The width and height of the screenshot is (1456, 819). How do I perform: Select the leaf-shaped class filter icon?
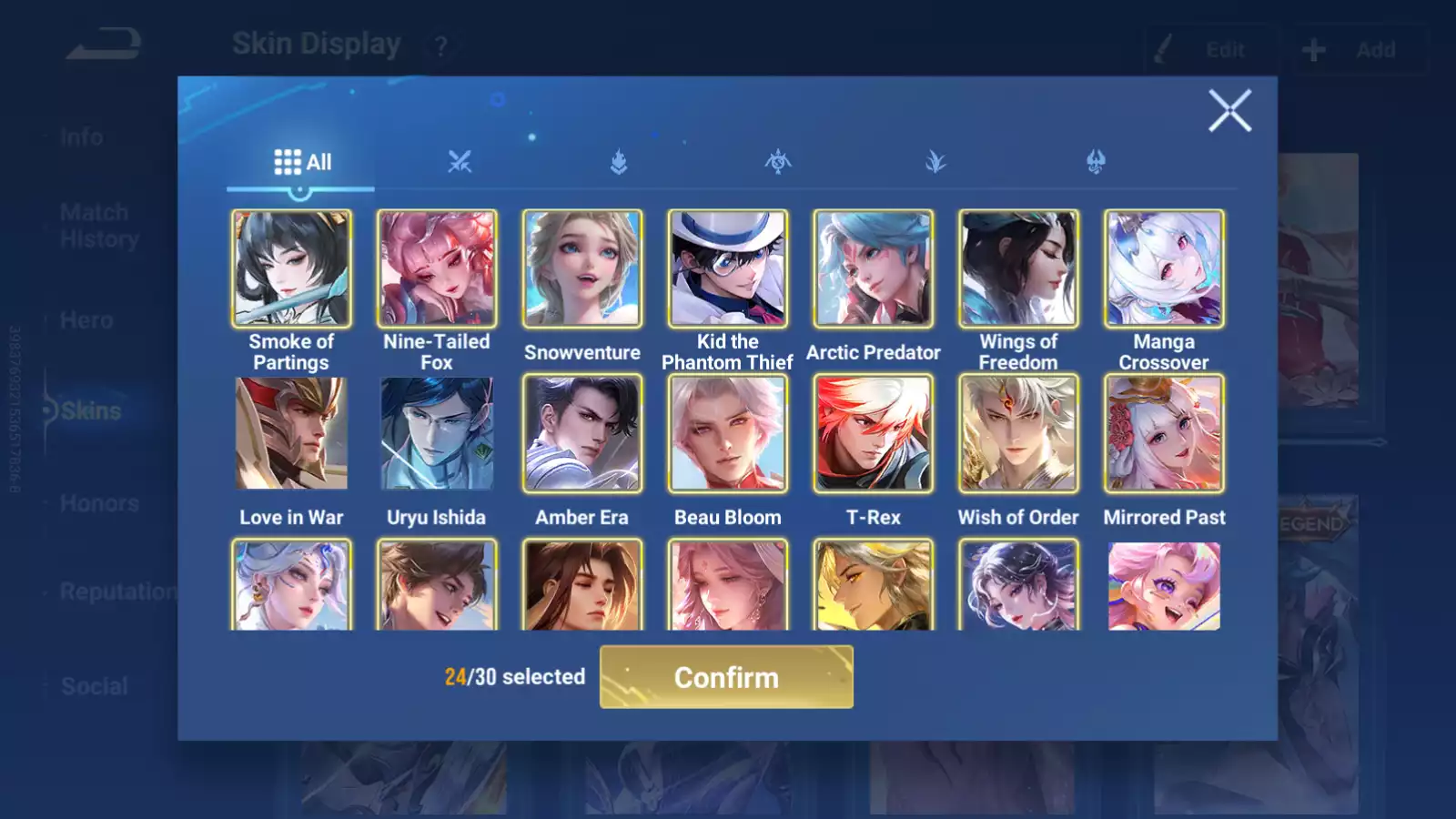click(x=937, y=161)
